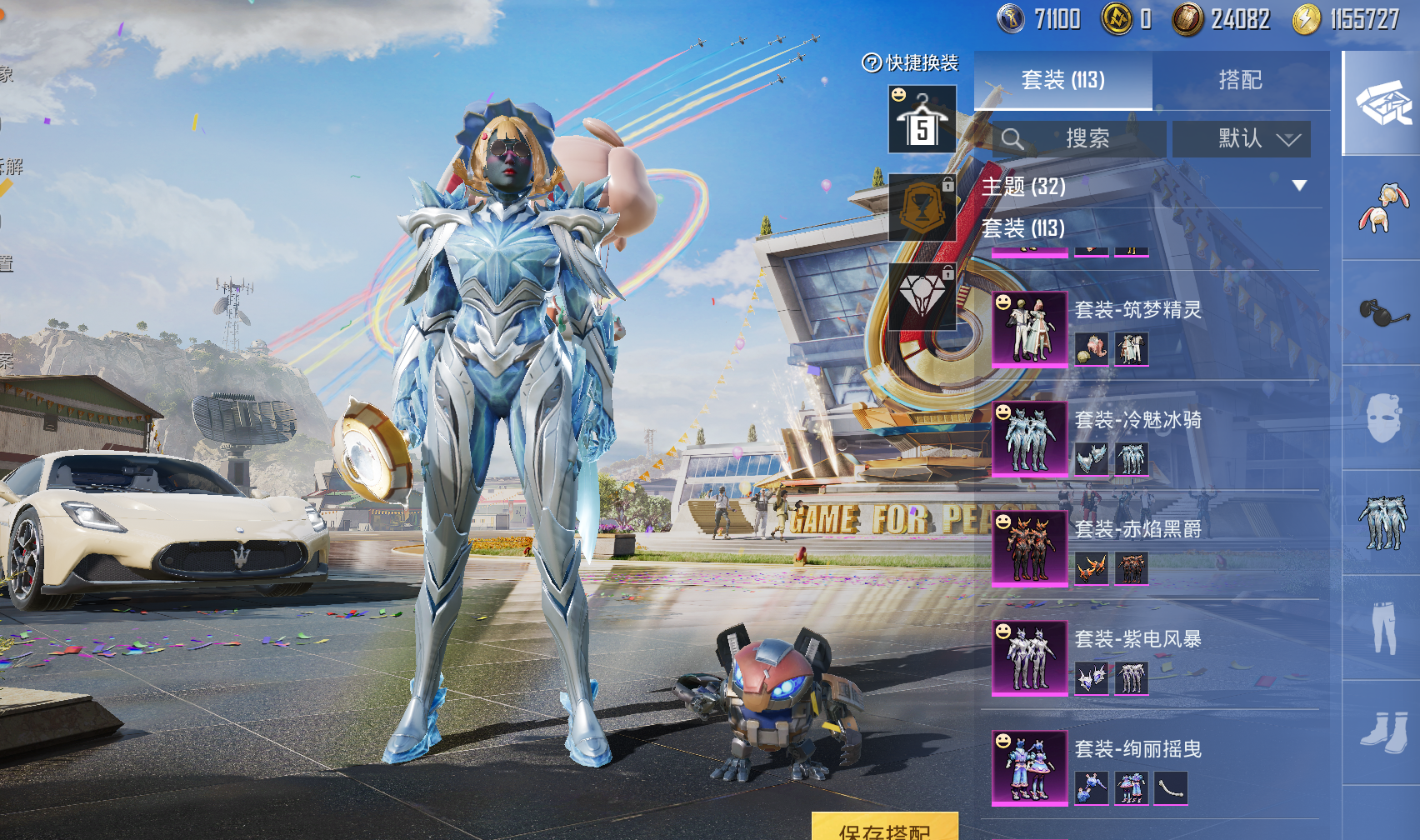Screen dimensions: 1420x840
Task: Expand the 主题 (32) section
Action: point(1299,186)
